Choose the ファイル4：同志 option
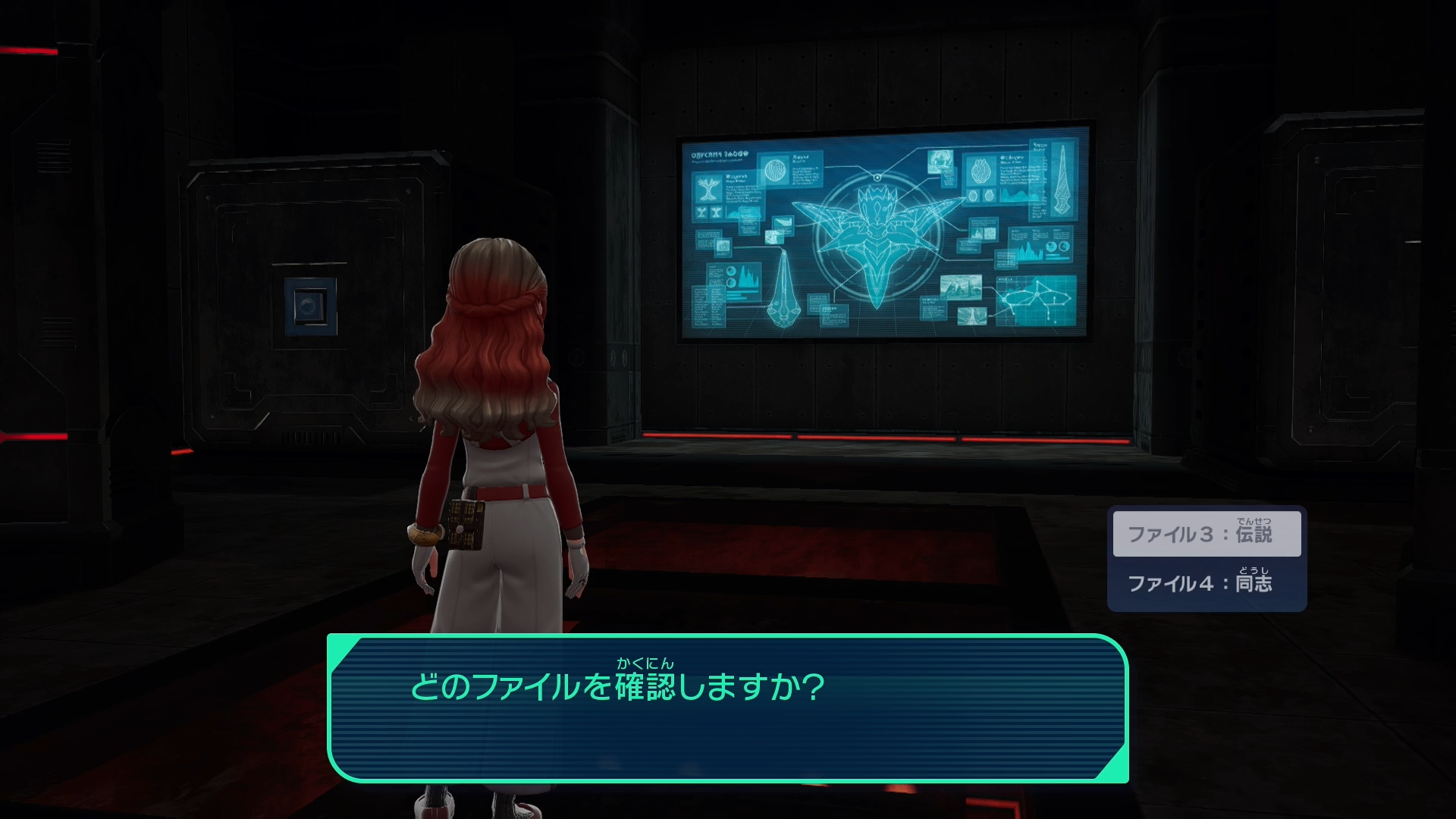Screen dimensions: 1456x819 [x=1206, y=583]
